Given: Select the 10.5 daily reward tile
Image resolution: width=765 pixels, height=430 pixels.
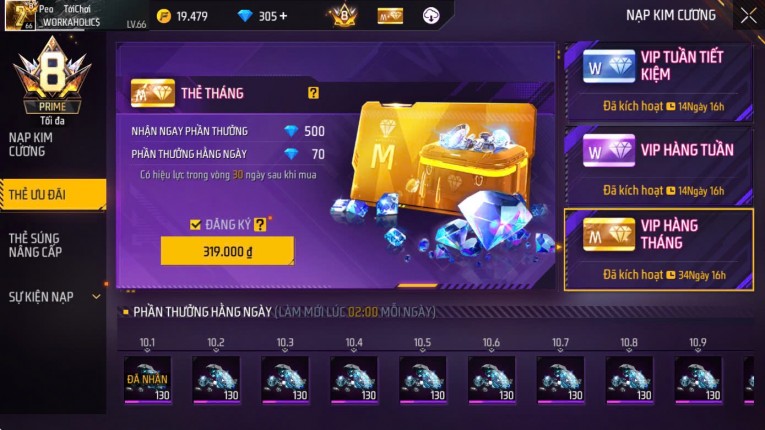Looking at the screenshot, I should (423, 380).
